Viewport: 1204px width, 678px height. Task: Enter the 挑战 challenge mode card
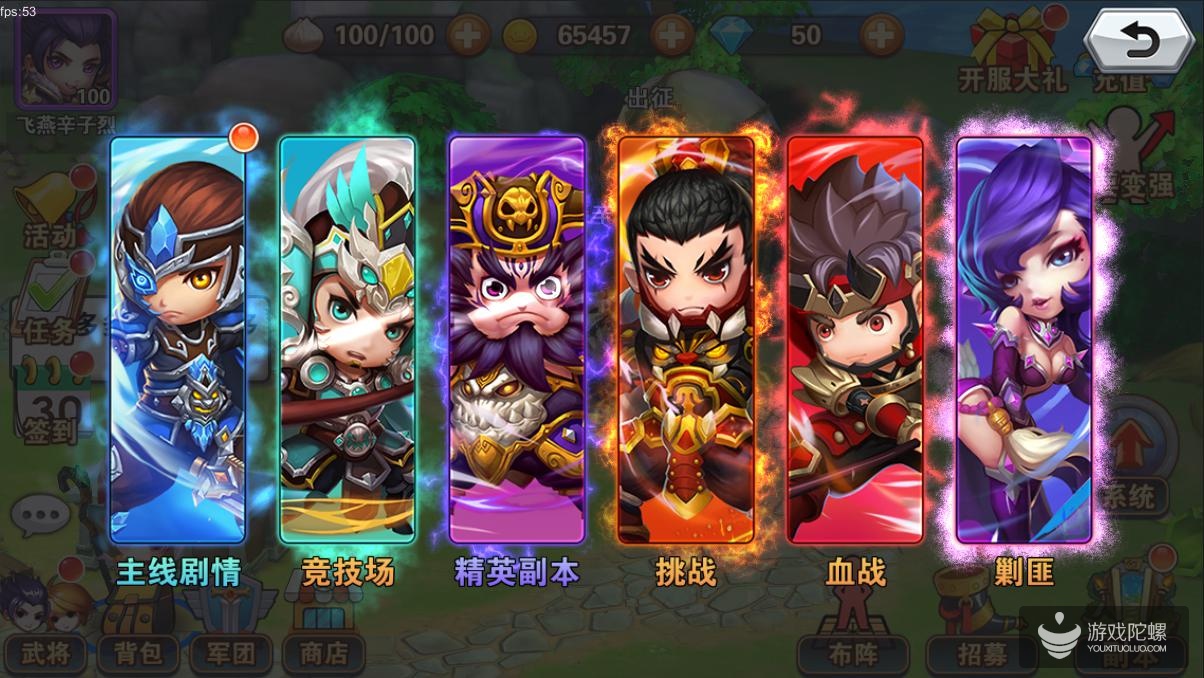click(x=686, y=340)
